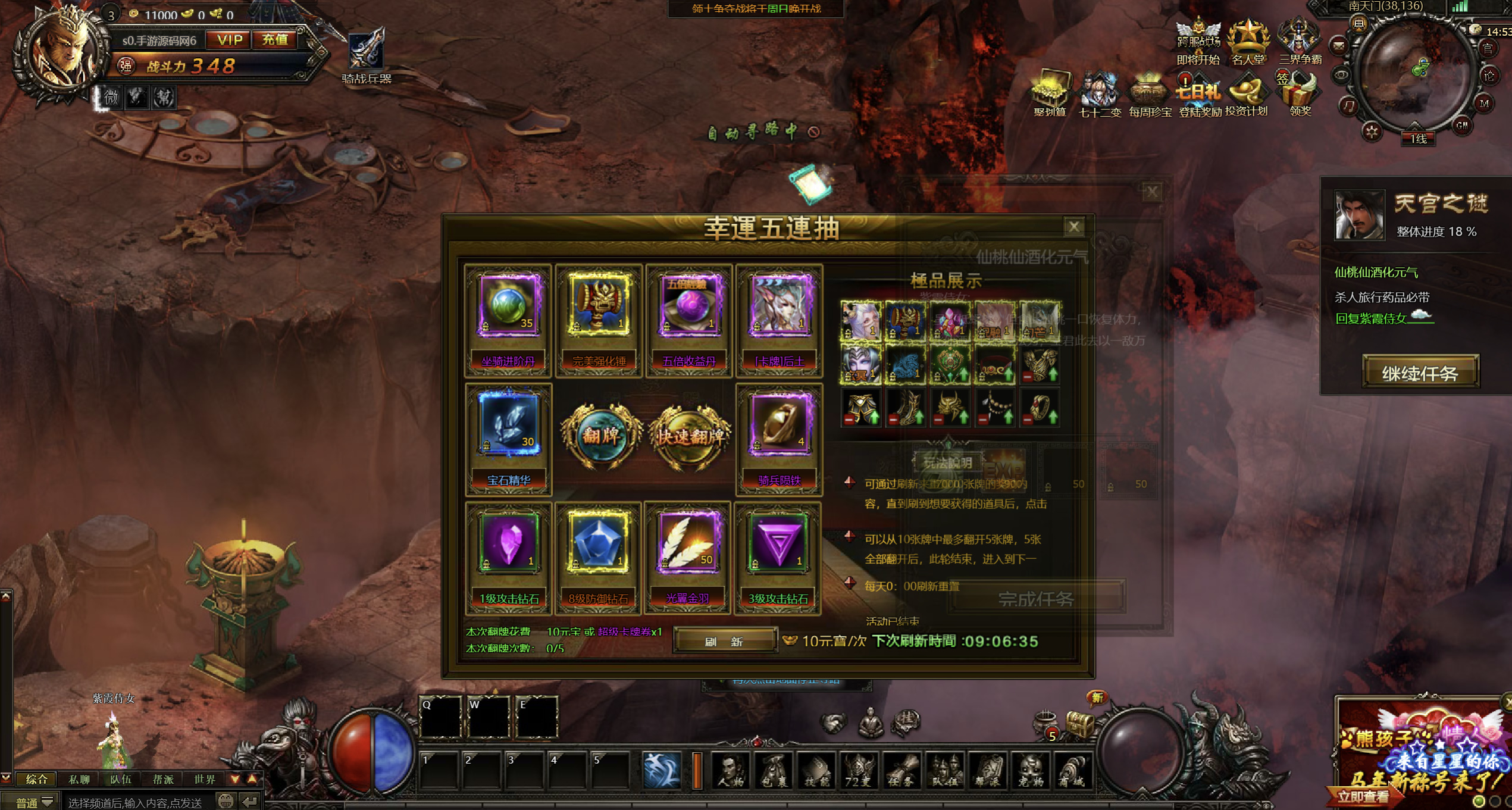
Task: Open the 投资计划 investment plan
Action: point(1247,95)
